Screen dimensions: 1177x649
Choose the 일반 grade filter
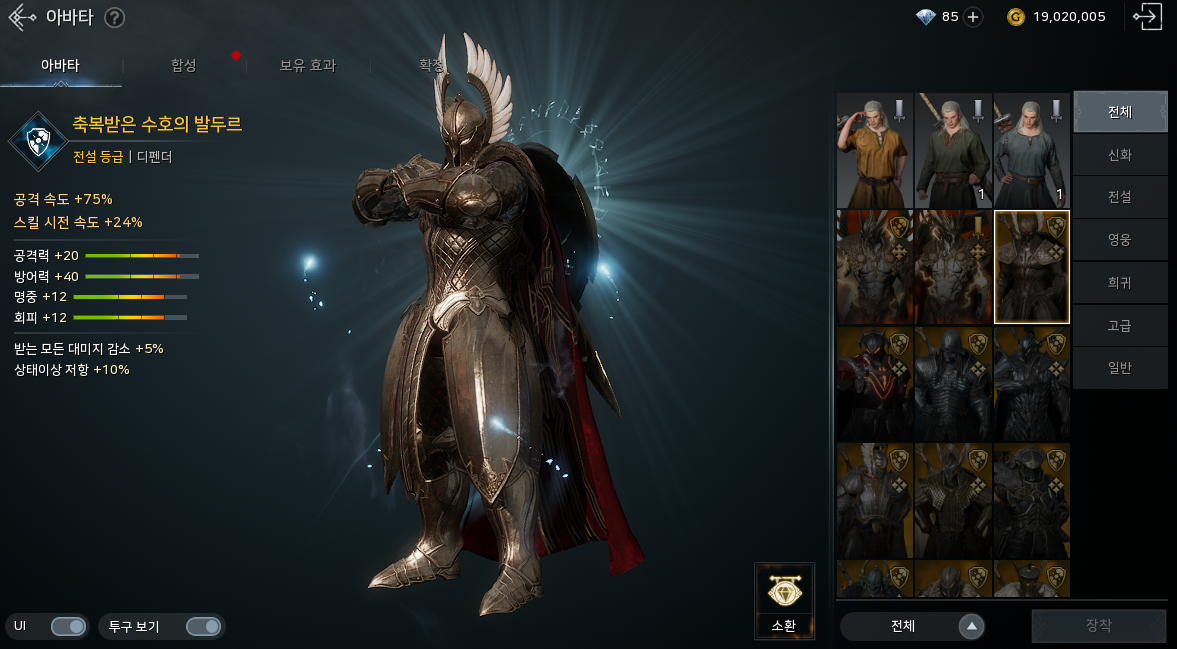pyautogui.click(x=1120, y=368)
